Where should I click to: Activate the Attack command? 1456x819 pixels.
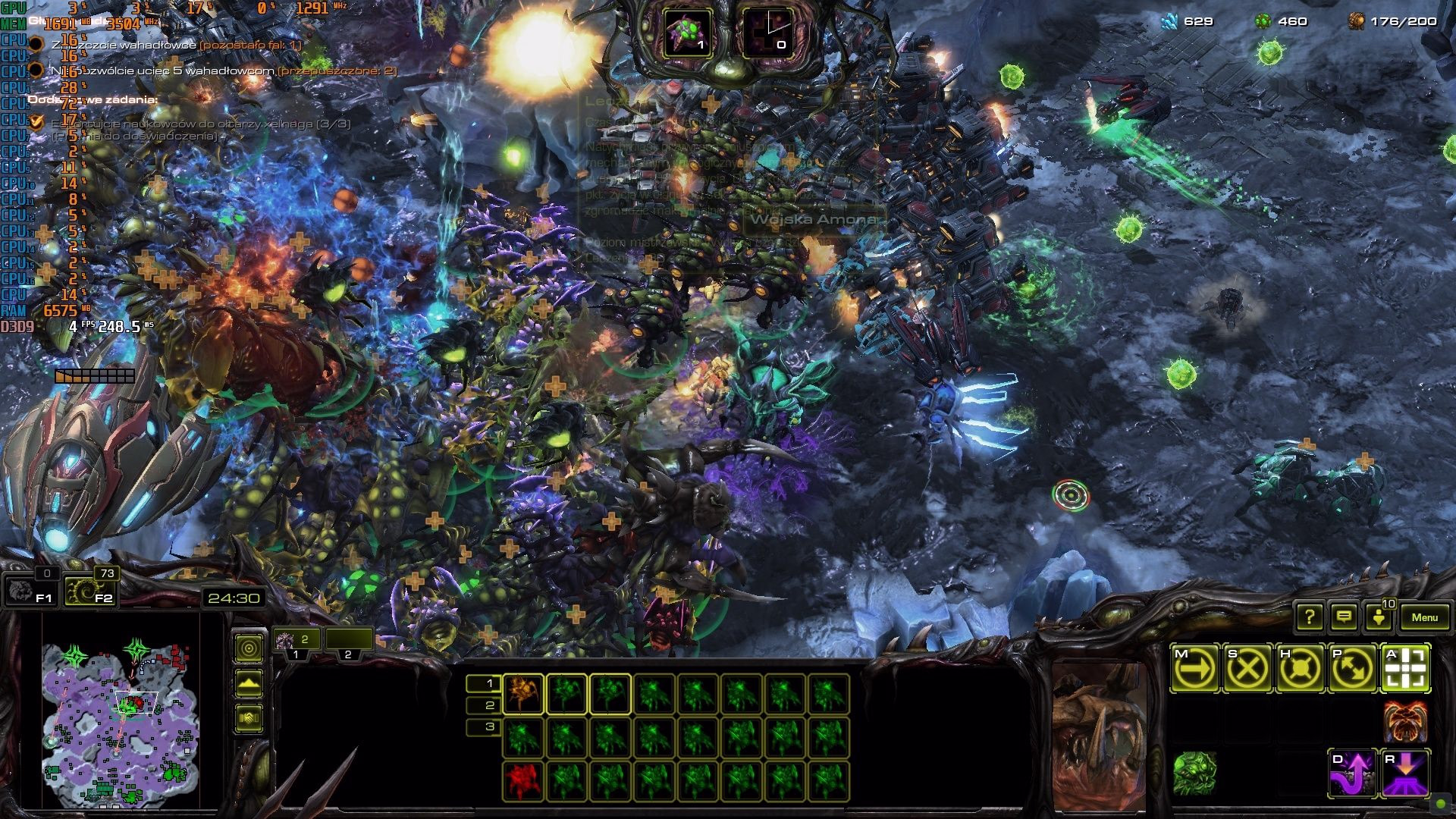tap(1405, 669)
